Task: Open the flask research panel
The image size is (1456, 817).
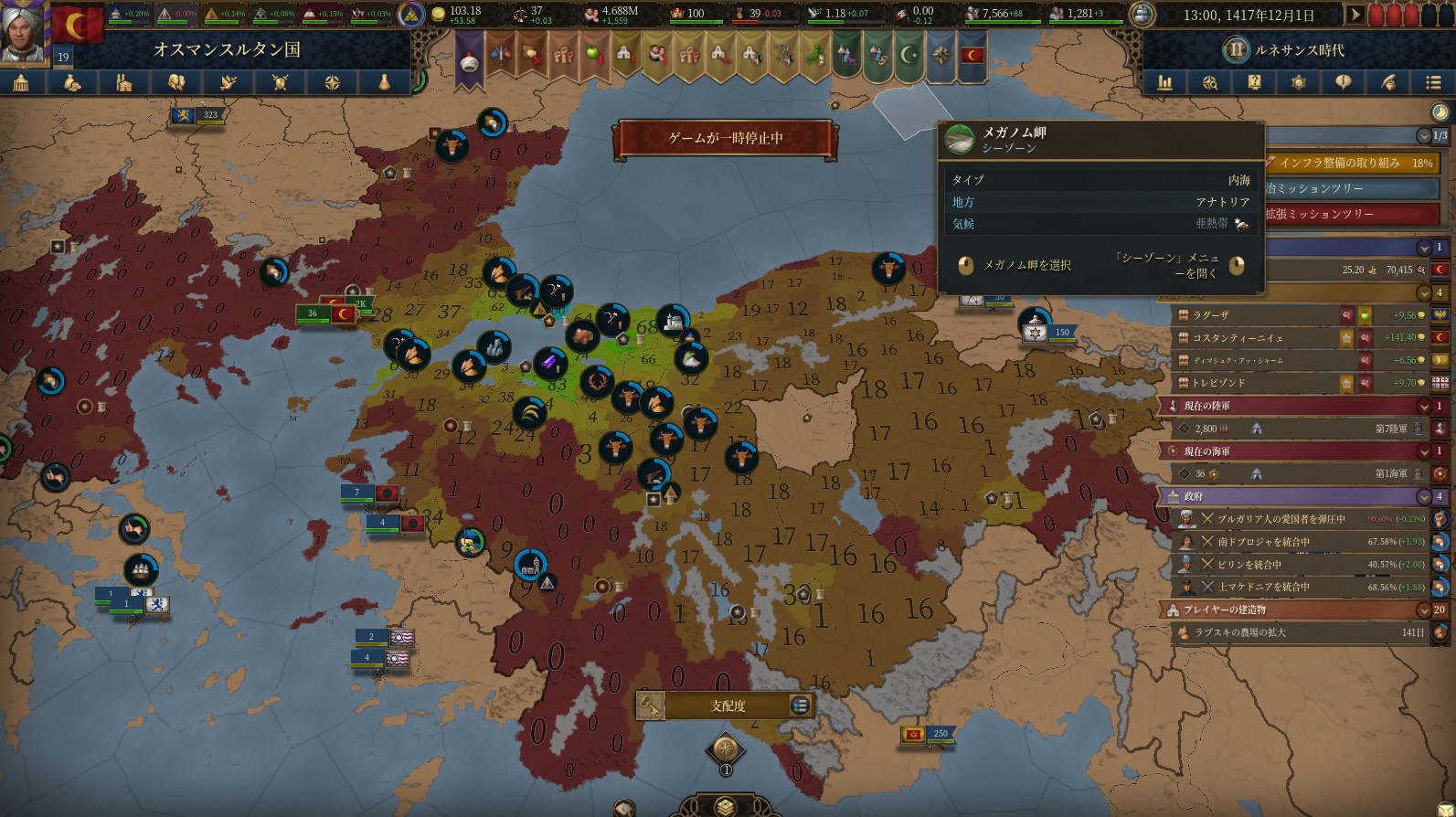Action: (385, 83)
